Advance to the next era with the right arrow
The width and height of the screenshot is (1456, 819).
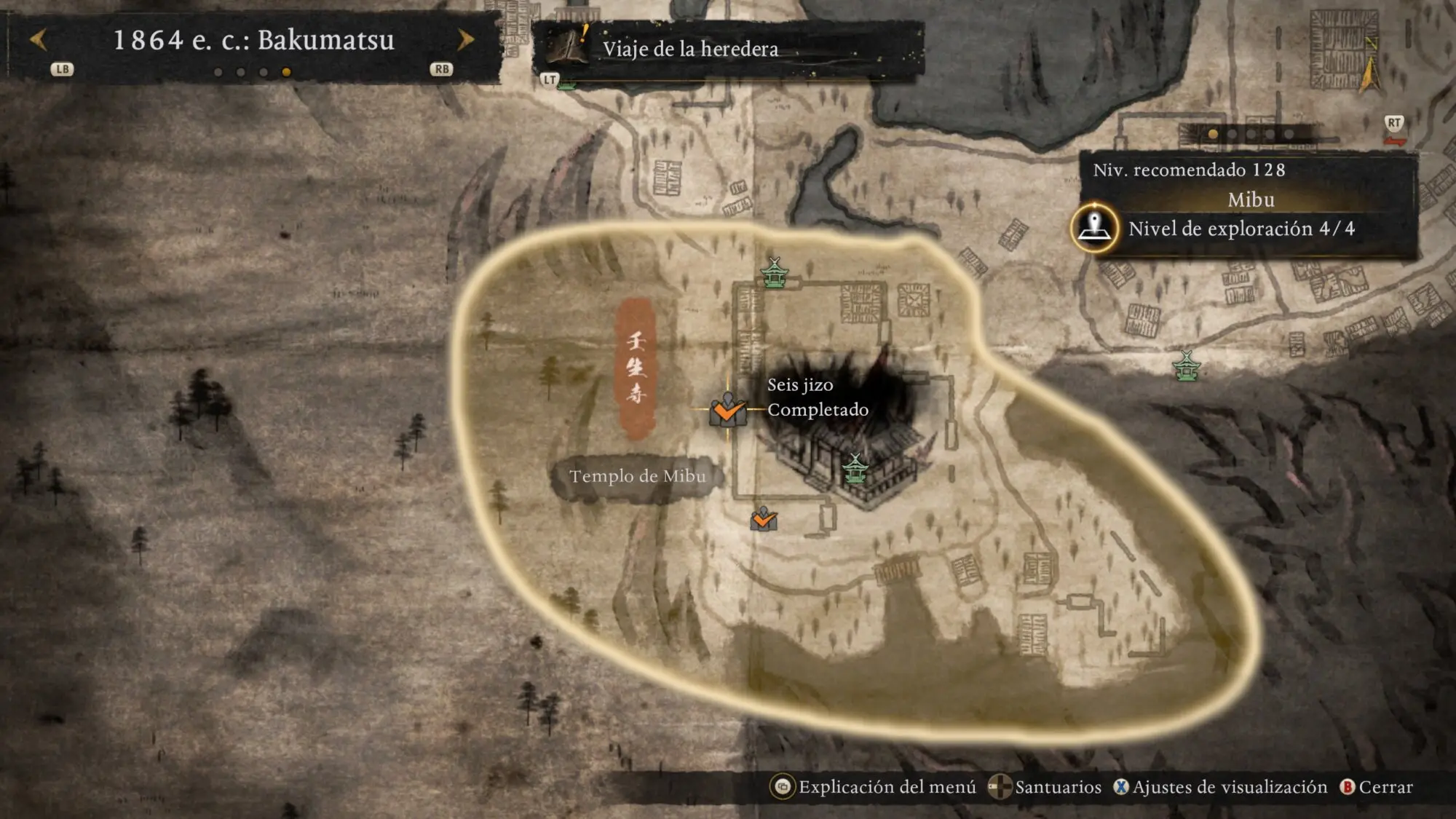tap(465, 40)
